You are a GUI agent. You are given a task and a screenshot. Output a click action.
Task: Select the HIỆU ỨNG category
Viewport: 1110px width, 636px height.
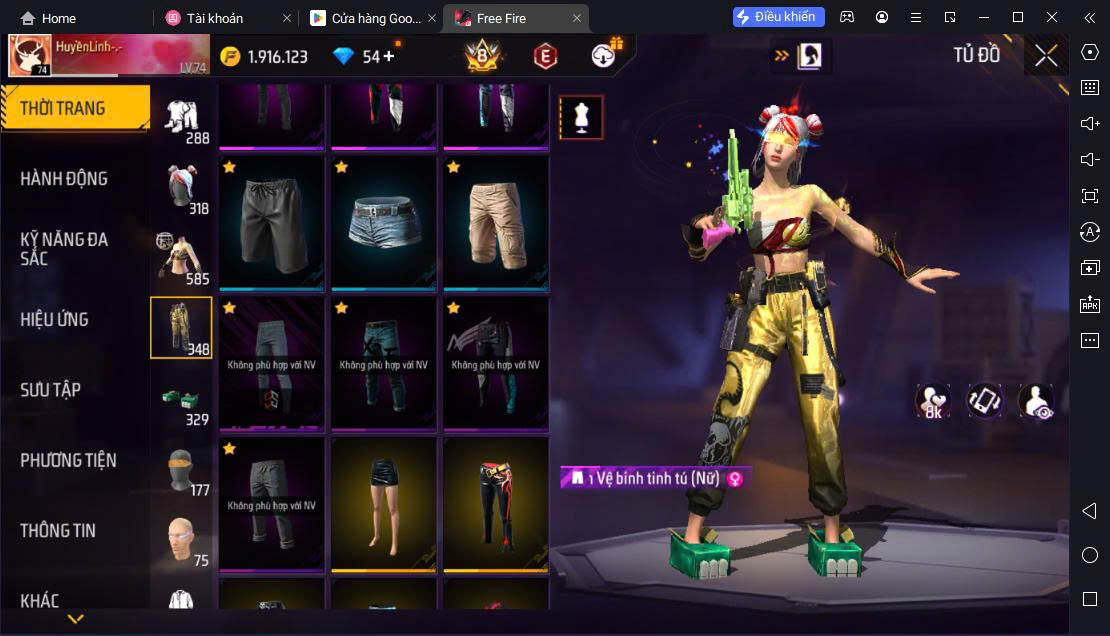point(55,320)
